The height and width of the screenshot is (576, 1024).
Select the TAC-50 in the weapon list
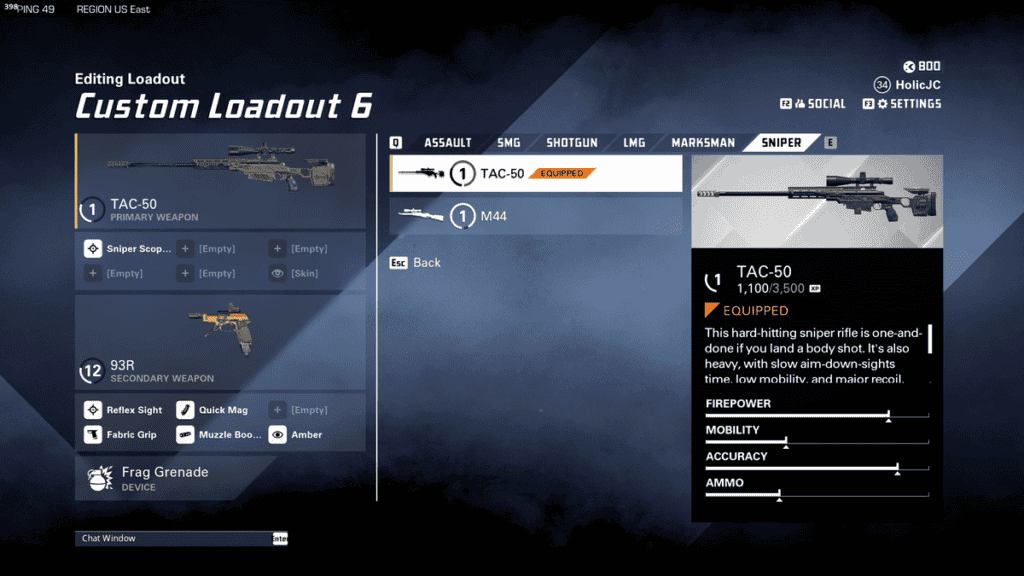(x=536, y=174)
